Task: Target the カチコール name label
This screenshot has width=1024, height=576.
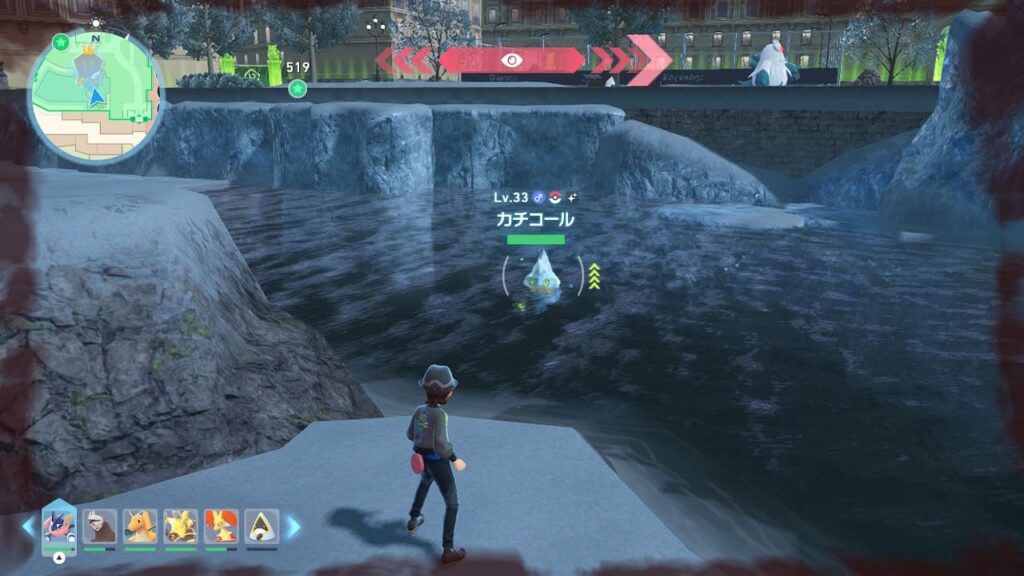Action: click(535, 219)
